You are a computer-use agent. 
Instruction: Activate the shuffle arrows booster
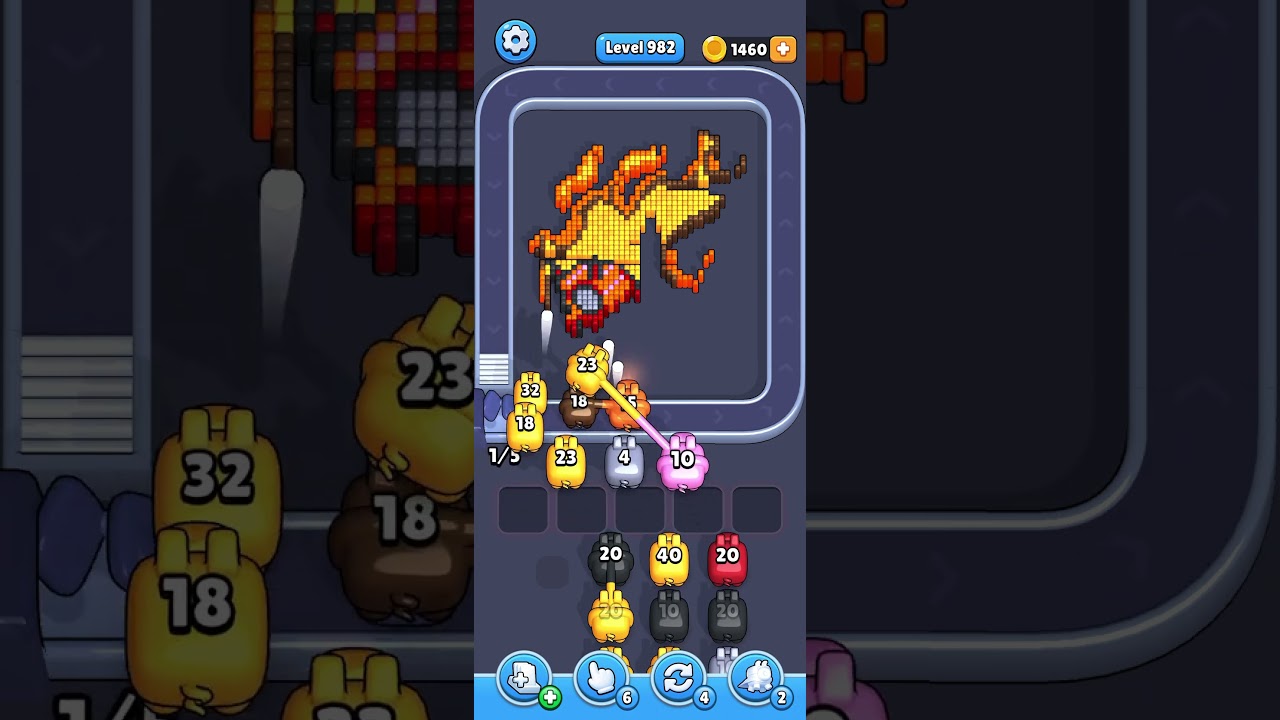678,678
